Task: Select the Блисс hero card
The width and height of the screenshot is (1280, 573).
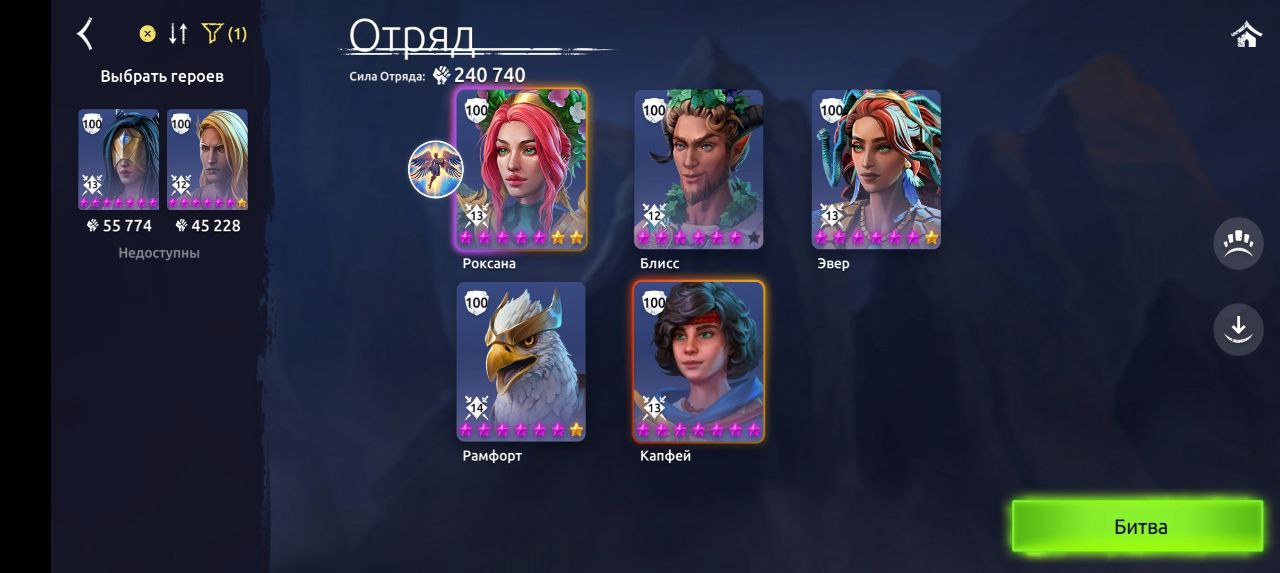Action: pos(698,169)
